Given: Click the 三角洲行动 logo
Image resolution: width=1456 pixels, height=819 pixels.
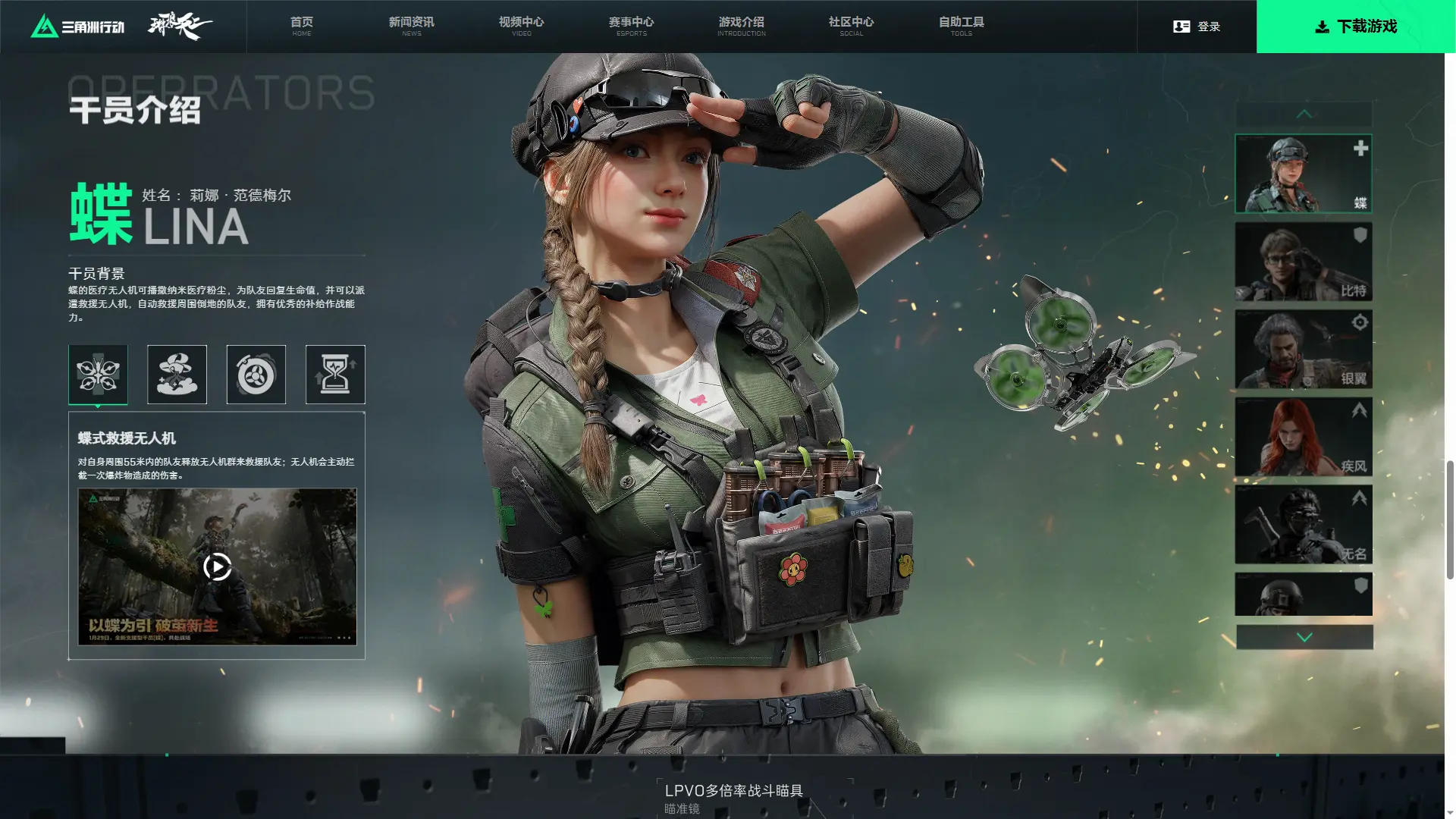Looking at the screenshot, I should click(x=77, y=27).
